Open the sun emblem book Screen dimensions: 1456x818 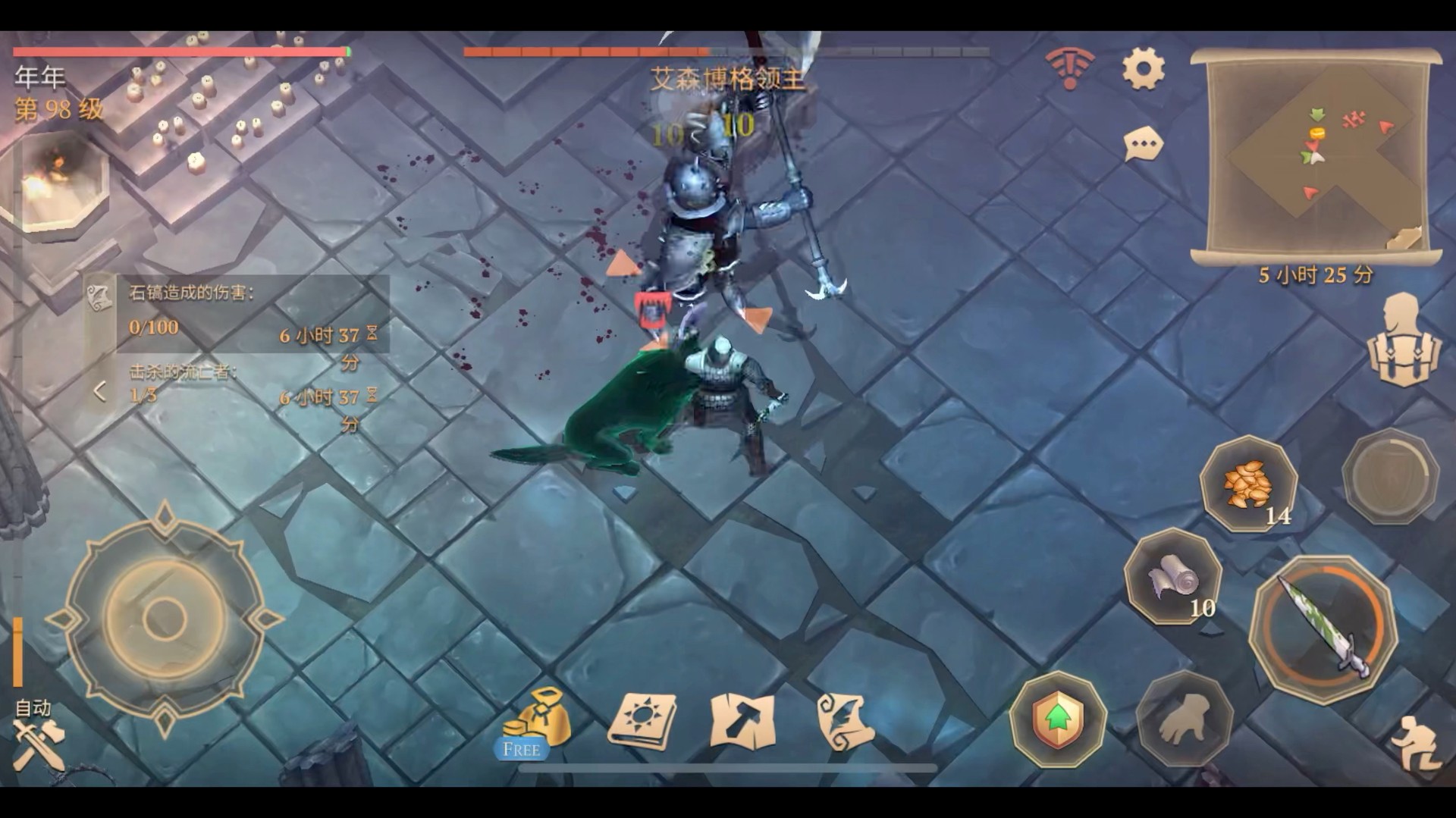coord(642,720)
